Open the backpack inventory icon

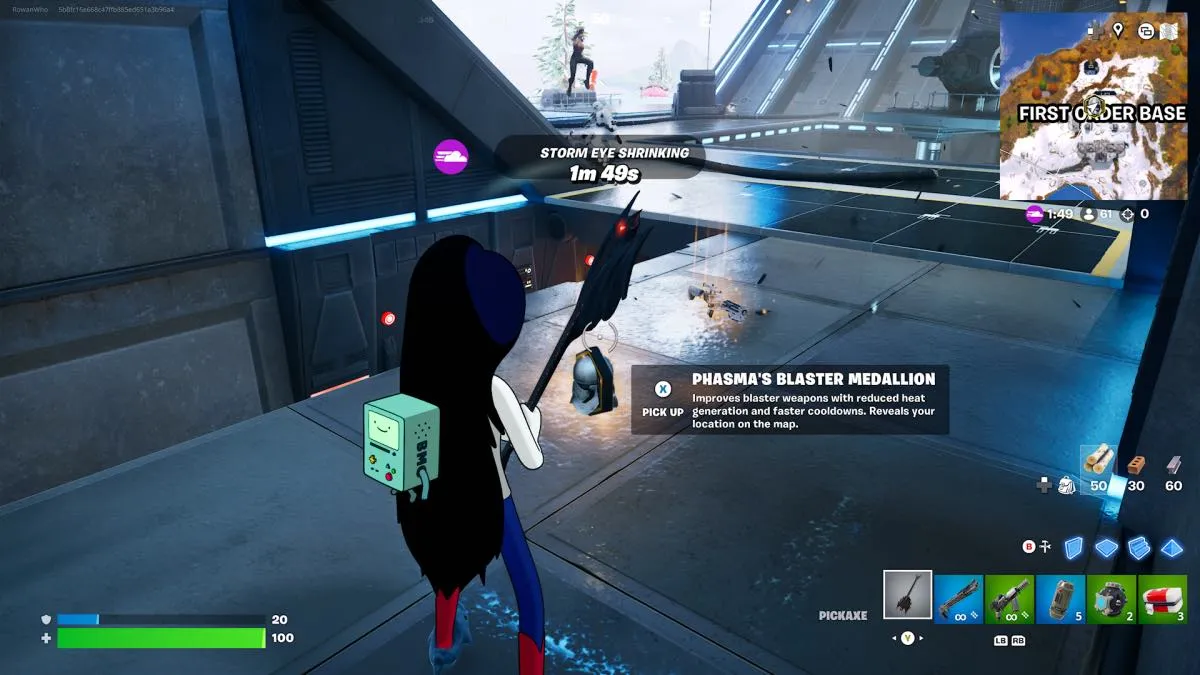(1067, 485)
